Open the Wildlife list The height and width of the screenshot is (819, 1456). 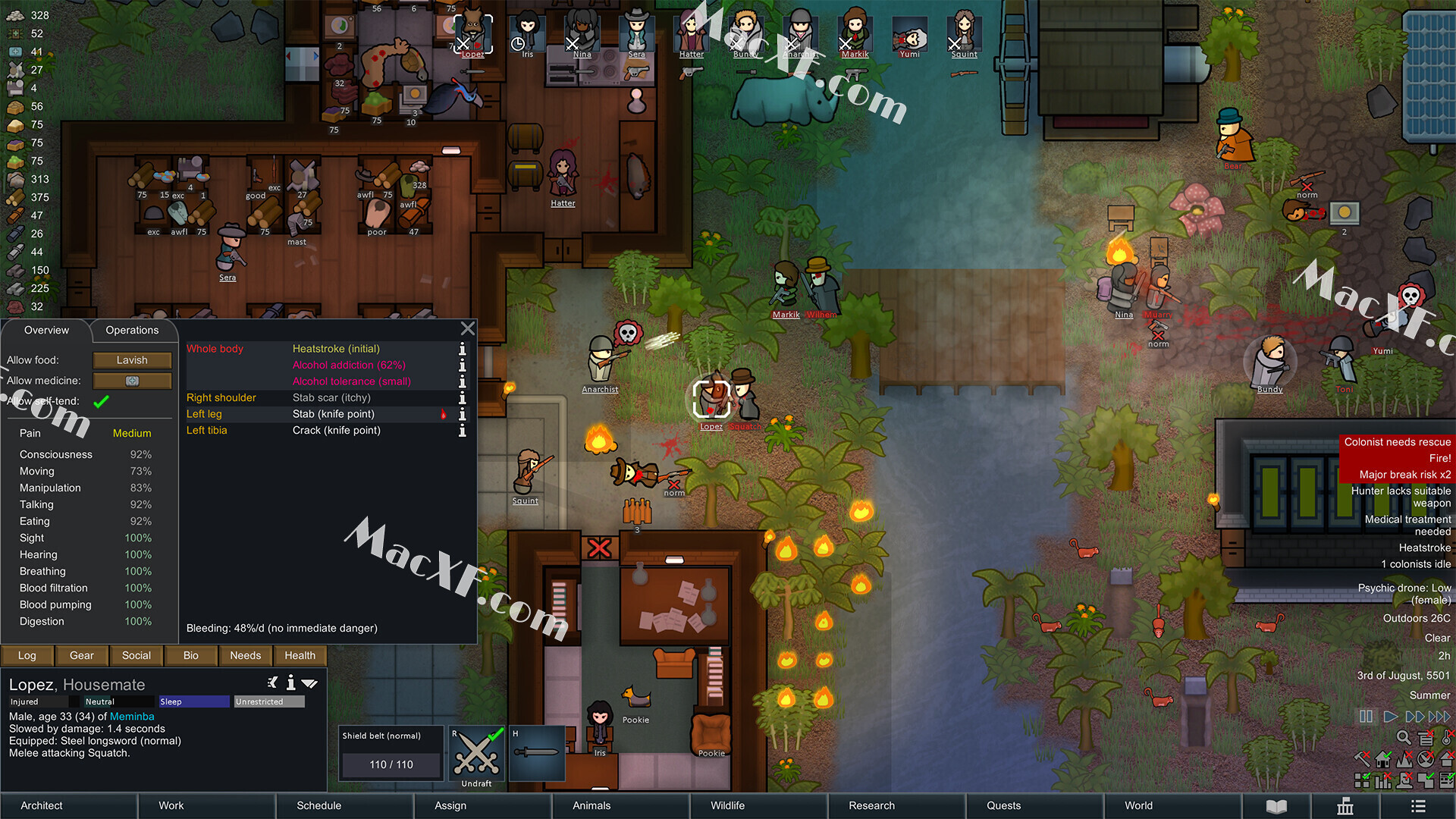(727, 805)
